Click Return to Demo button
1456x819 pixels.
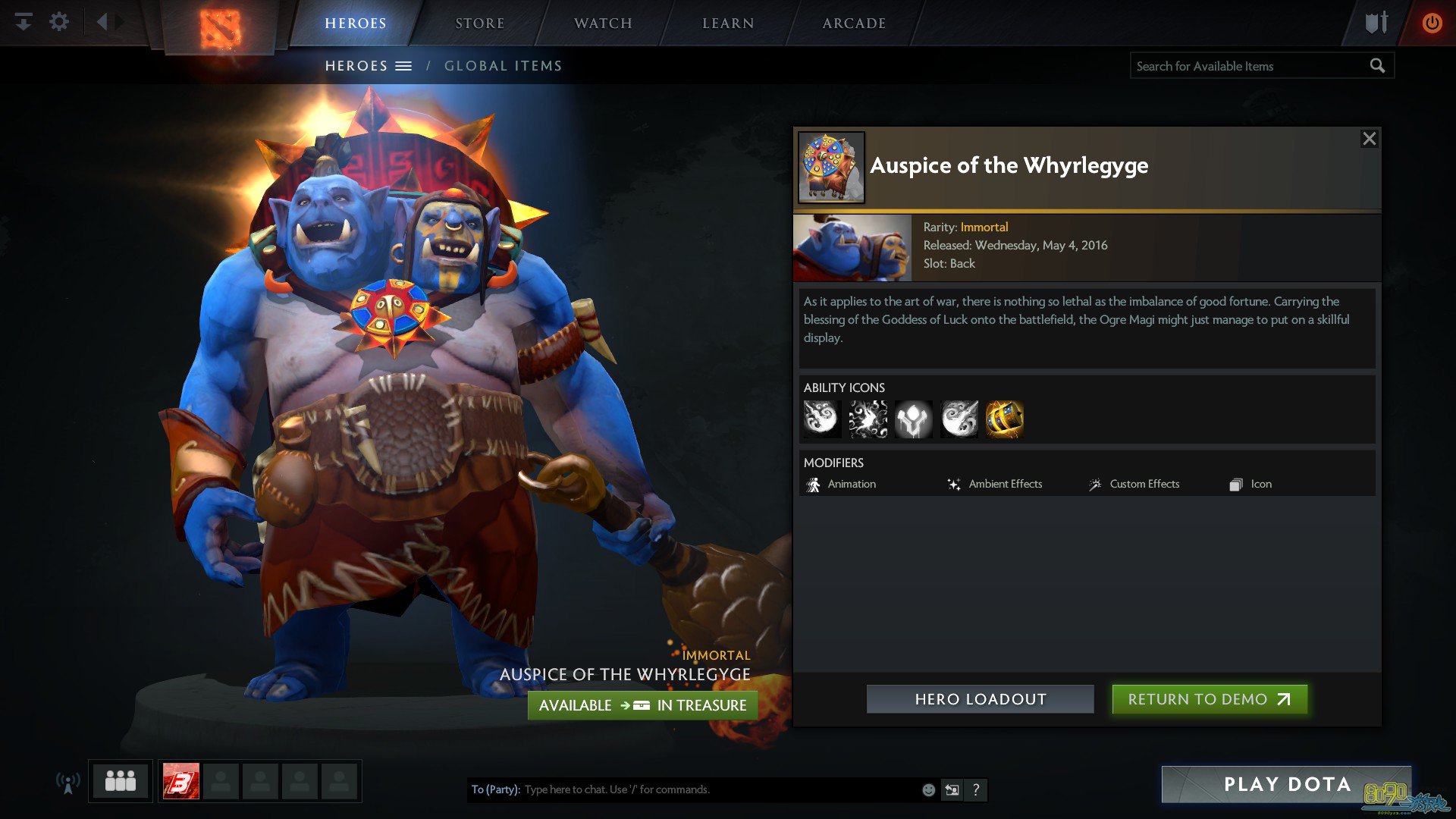[1209, 699]
